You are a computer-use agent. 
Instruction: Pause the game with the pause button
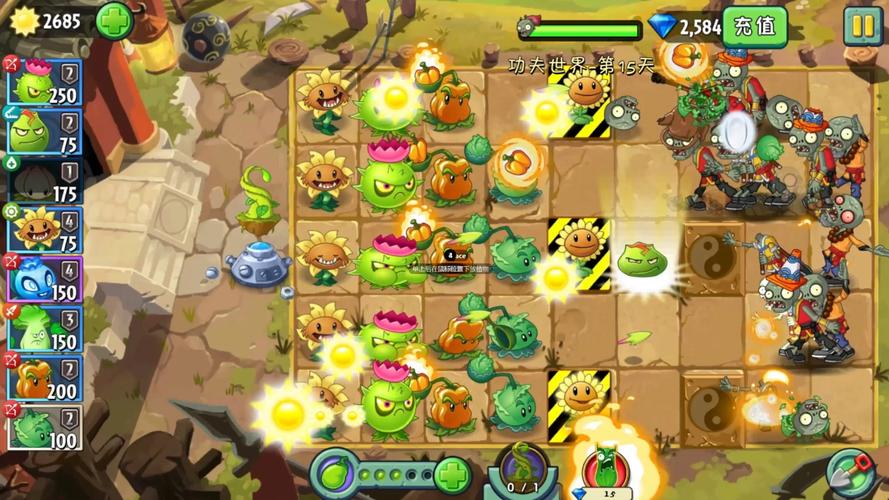862,26
